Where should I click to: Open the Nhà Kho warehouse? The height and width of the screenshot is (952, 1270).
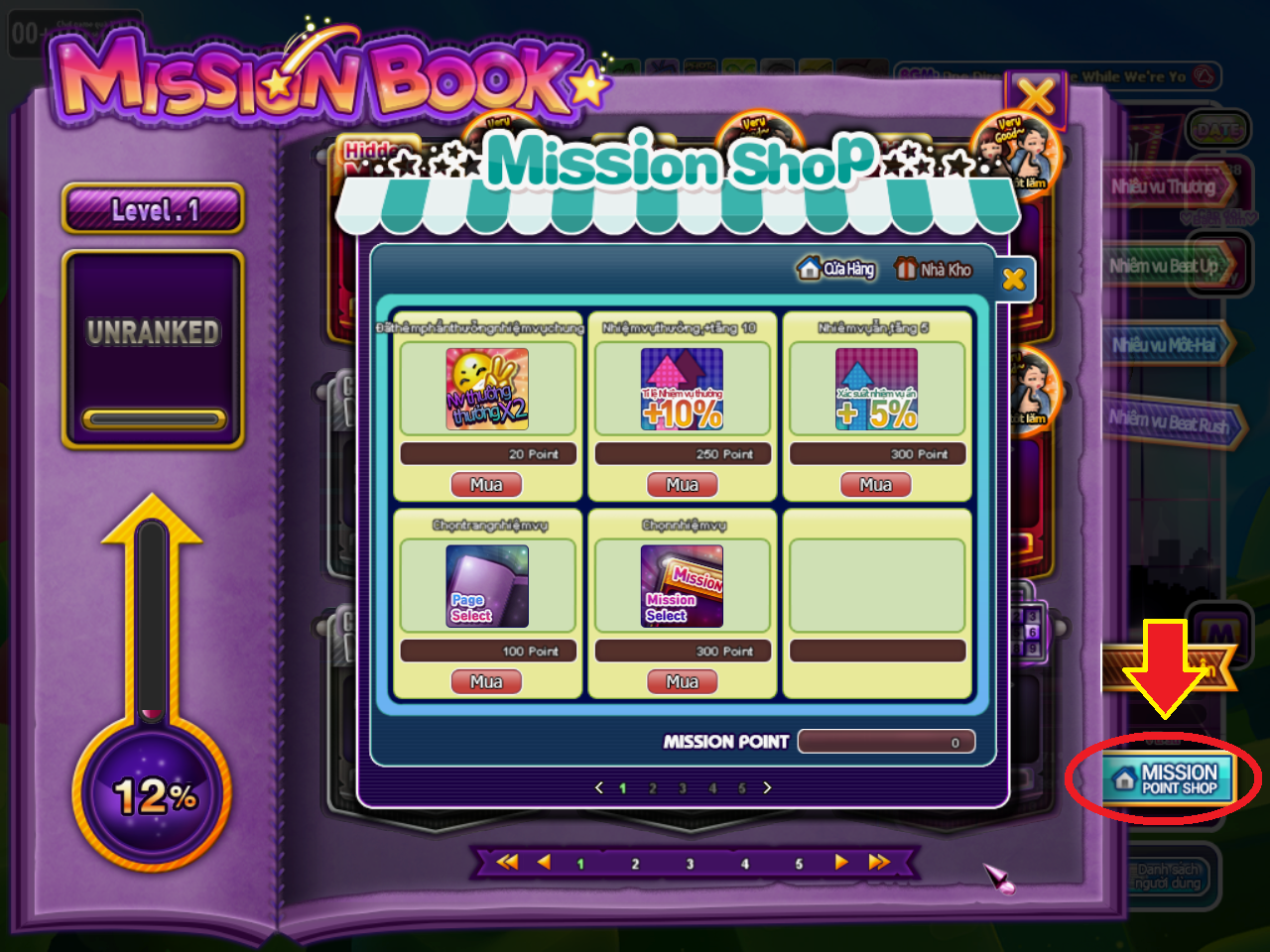934,268
